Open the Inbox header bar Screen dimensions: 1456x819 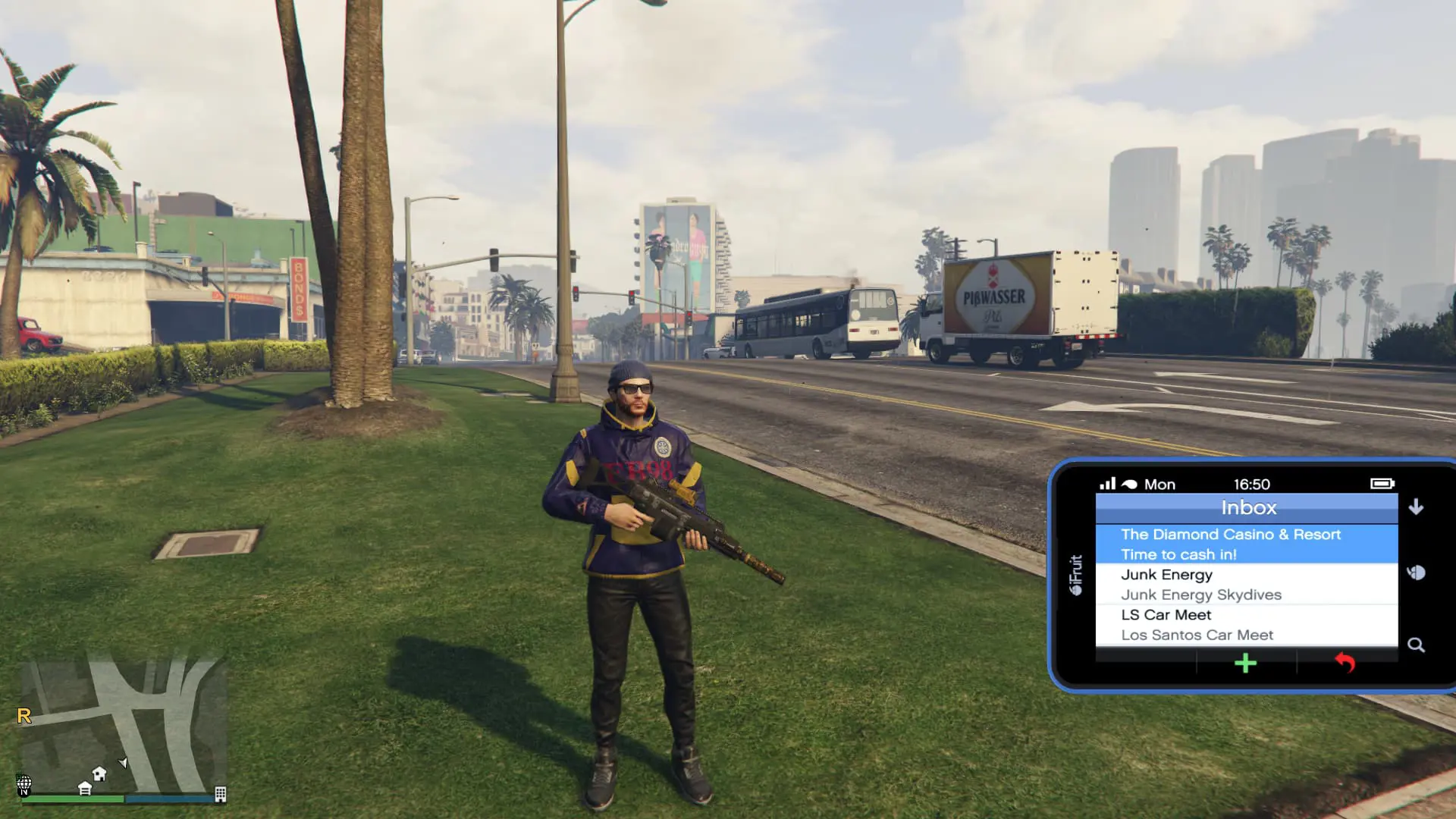click(1249, 507)
